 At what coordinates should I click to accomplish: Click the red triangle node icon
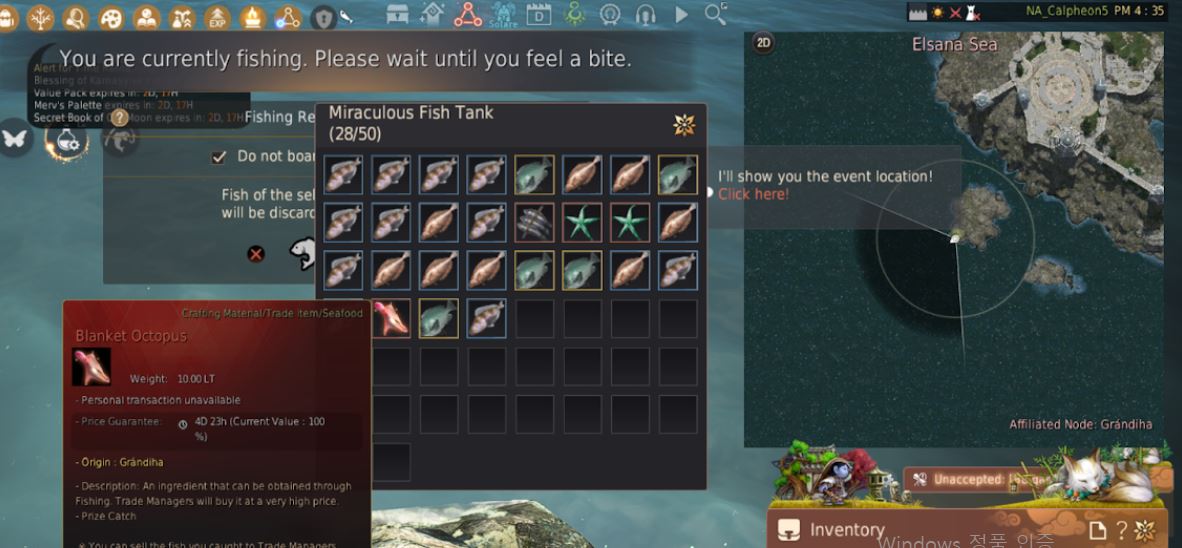click(467, 15)
